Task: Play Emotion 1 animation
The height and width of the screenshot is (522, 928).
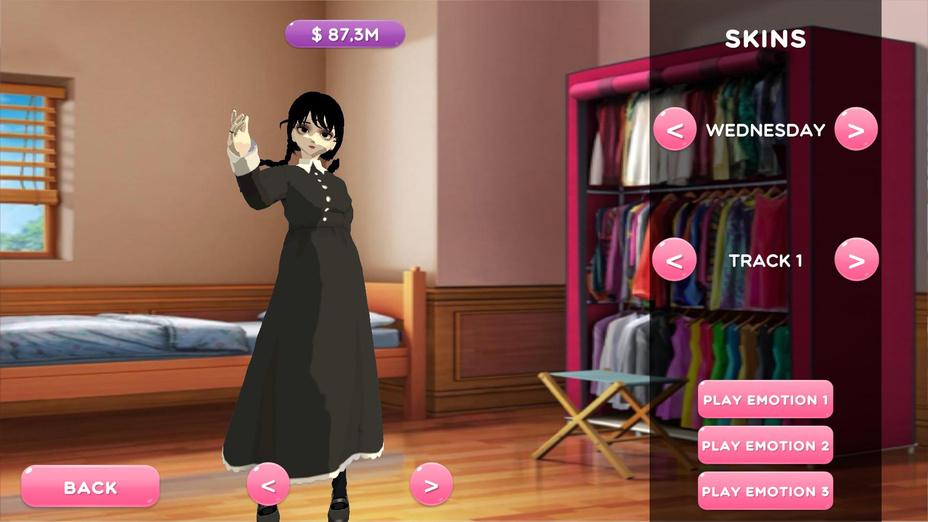Action: 765,400
